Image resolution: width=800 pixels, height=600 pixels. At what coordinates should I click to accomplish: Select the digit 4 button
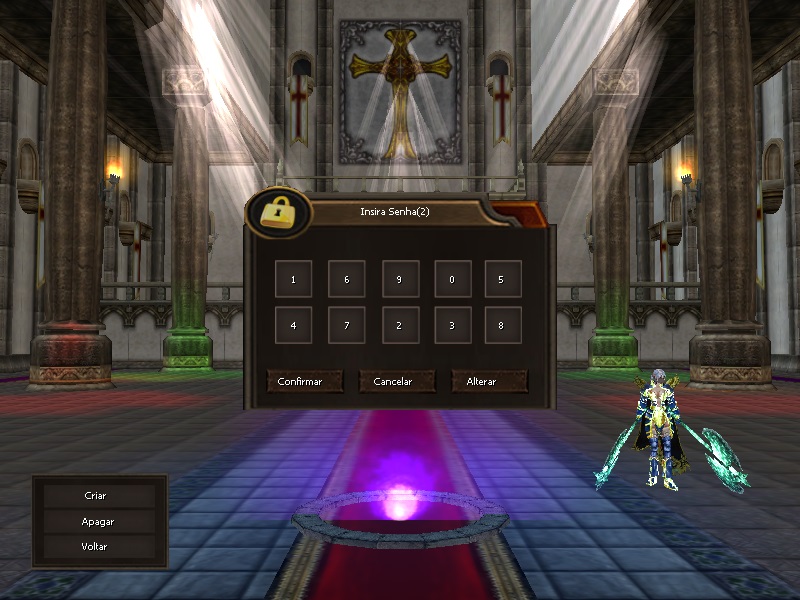coord(293,325)
